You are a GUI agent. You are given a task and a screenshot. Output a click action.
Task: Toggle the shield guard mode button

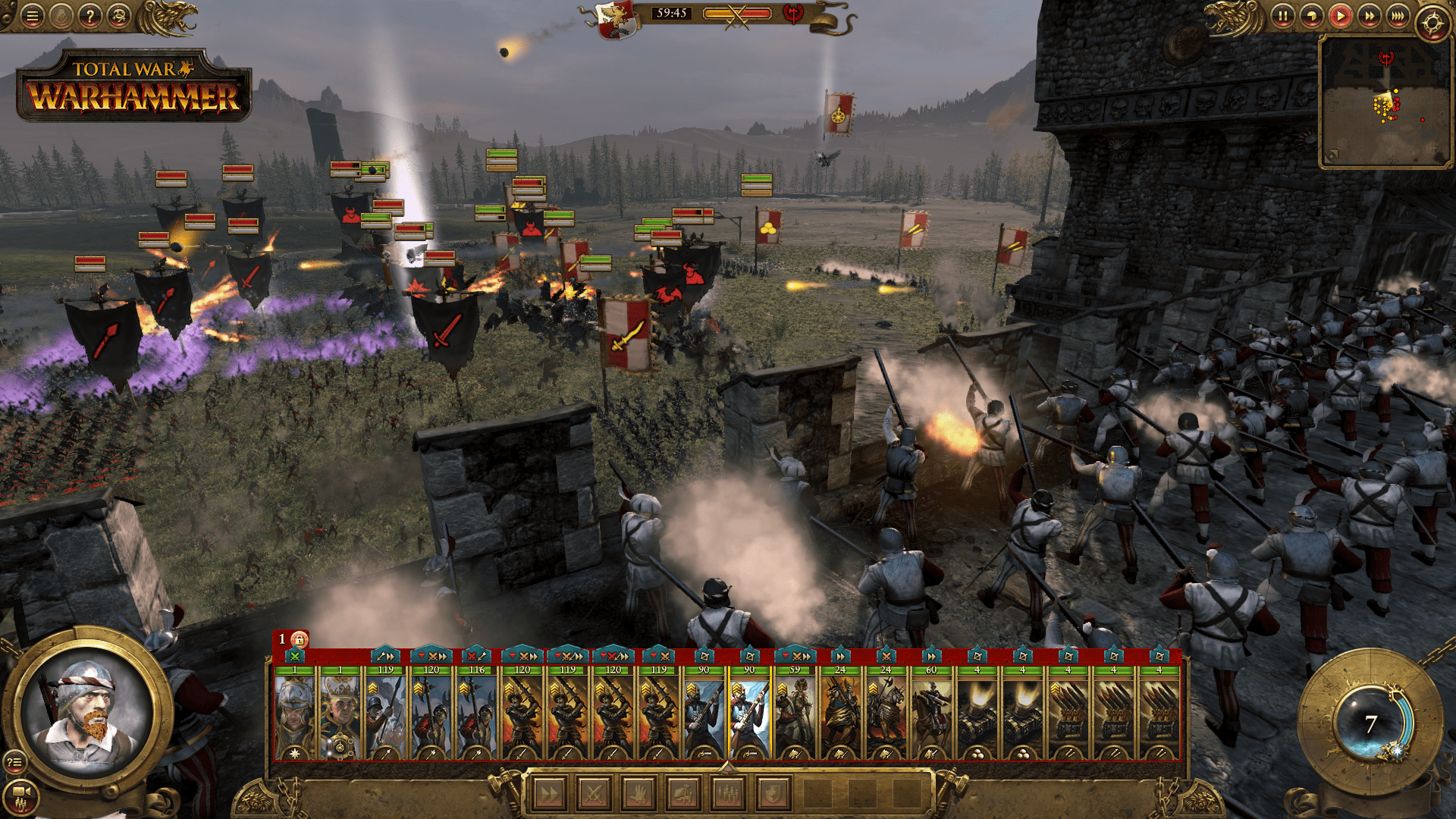tap(773, 794)
